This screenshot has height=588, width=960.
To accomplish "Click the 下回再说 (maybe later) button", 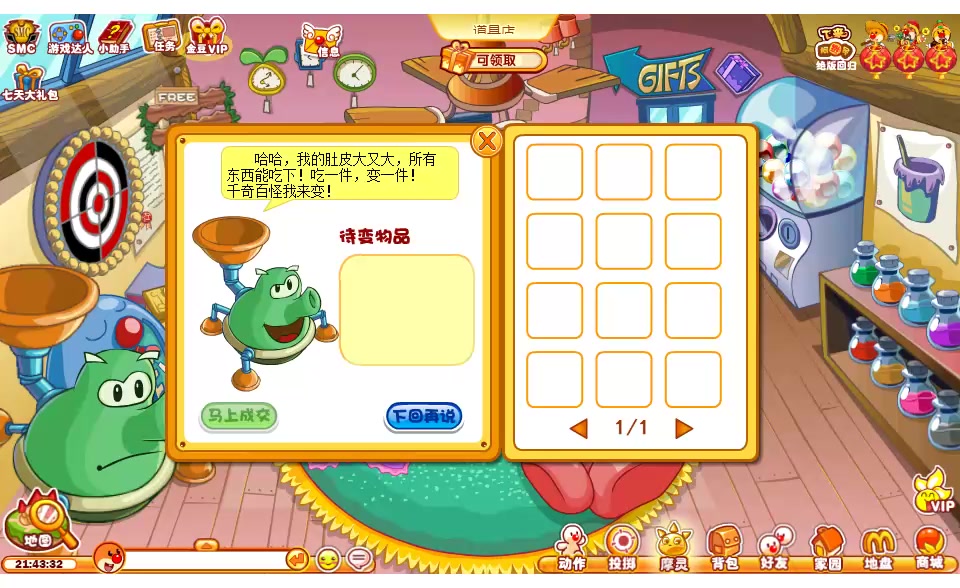I will (424, 416).
